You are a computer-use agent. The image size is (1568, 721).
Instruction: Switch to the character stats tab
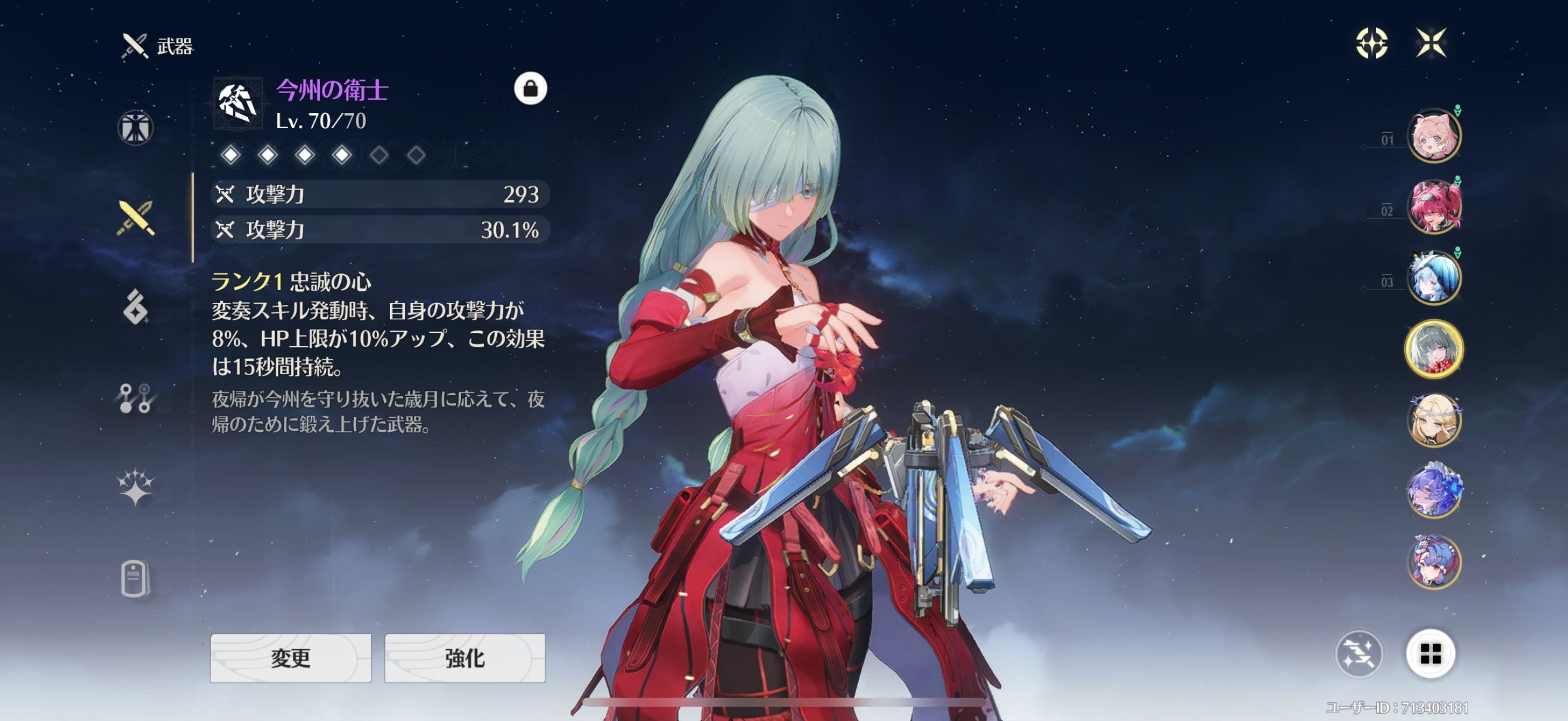(135, 129)
